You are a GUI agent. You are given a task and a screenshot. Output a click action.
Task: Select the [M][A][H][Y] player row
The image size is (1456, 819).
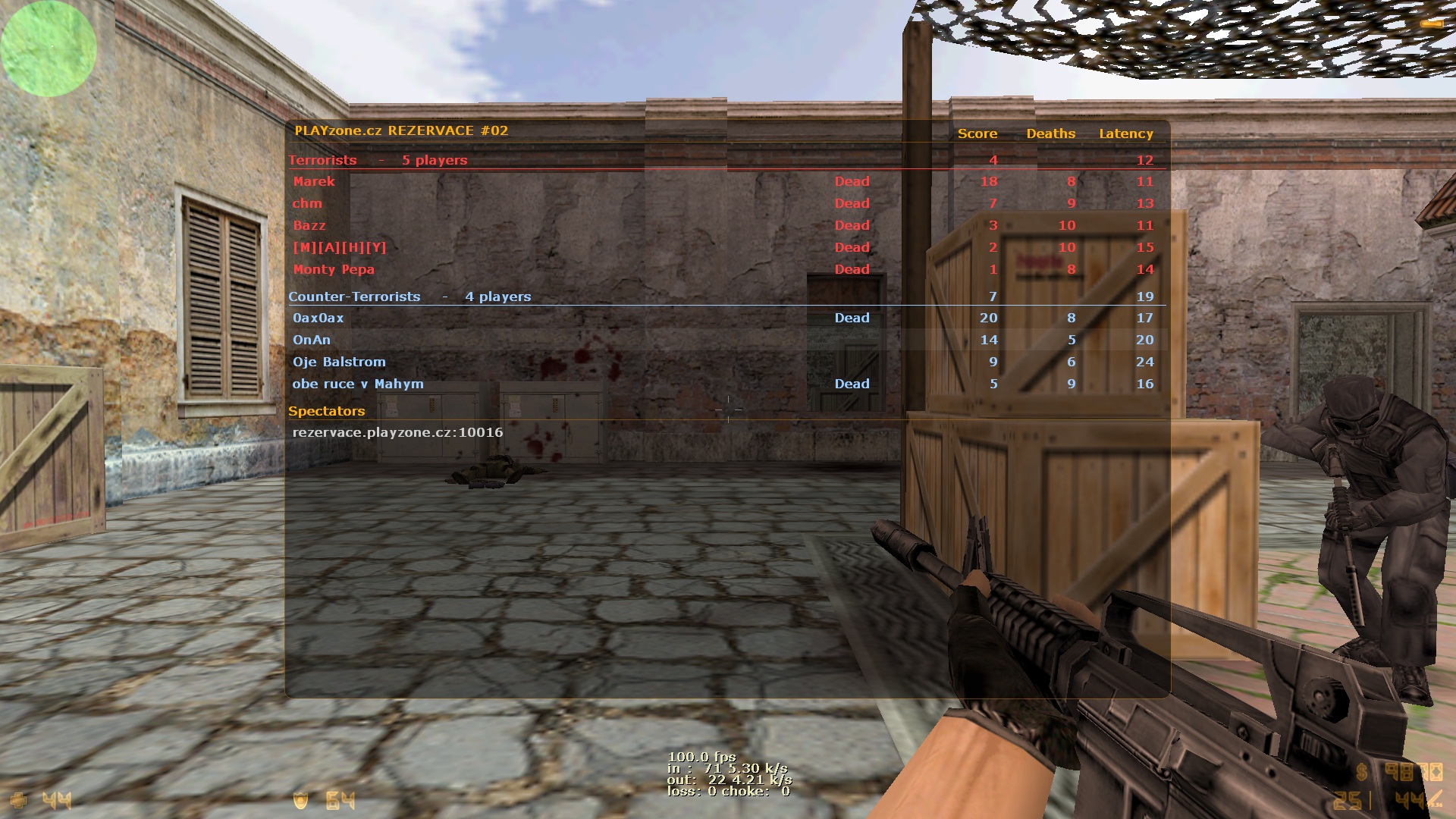(x=340, y=247)
